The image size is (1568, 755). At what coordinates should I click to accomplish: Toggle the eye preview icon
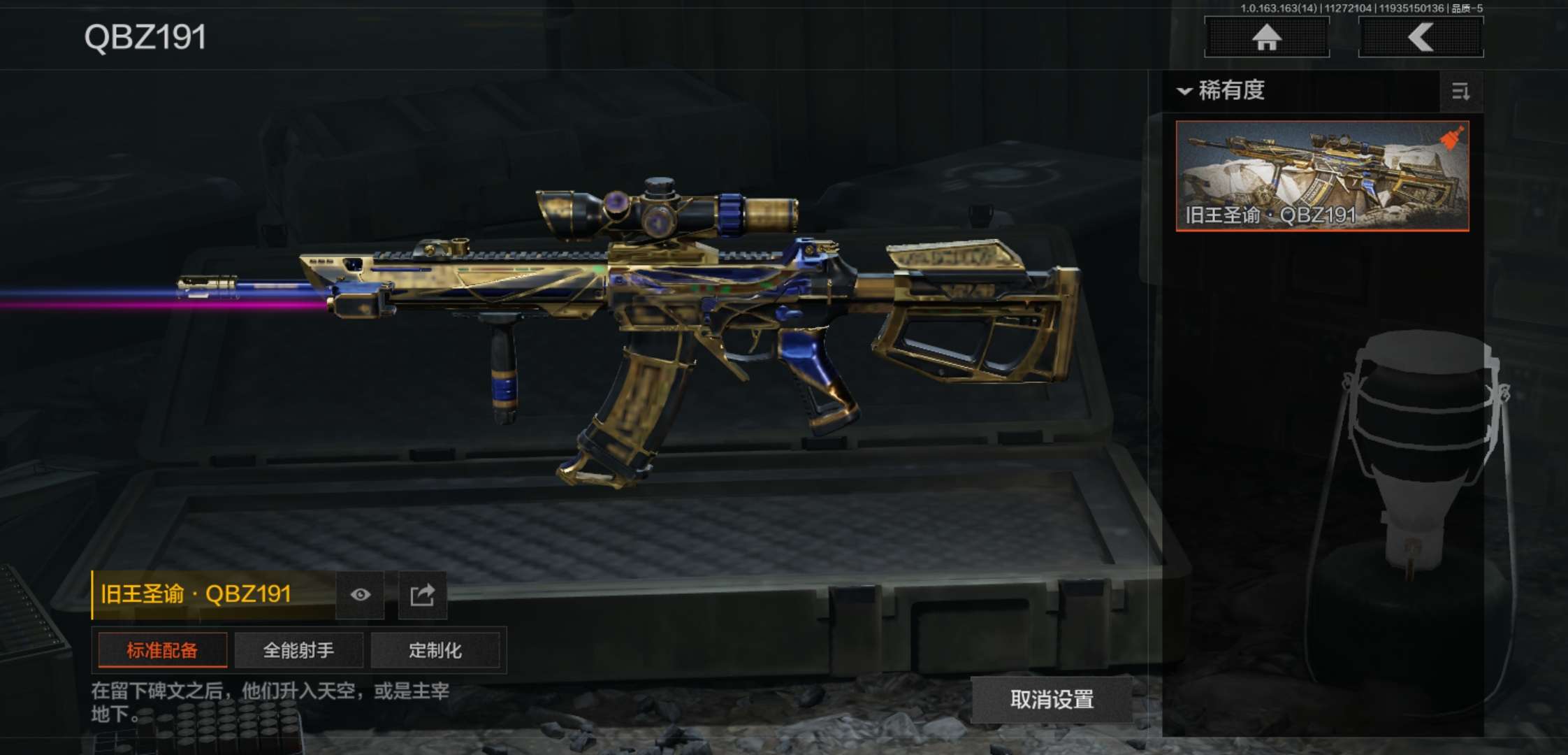pyautogui.click(x=360, y=595)
